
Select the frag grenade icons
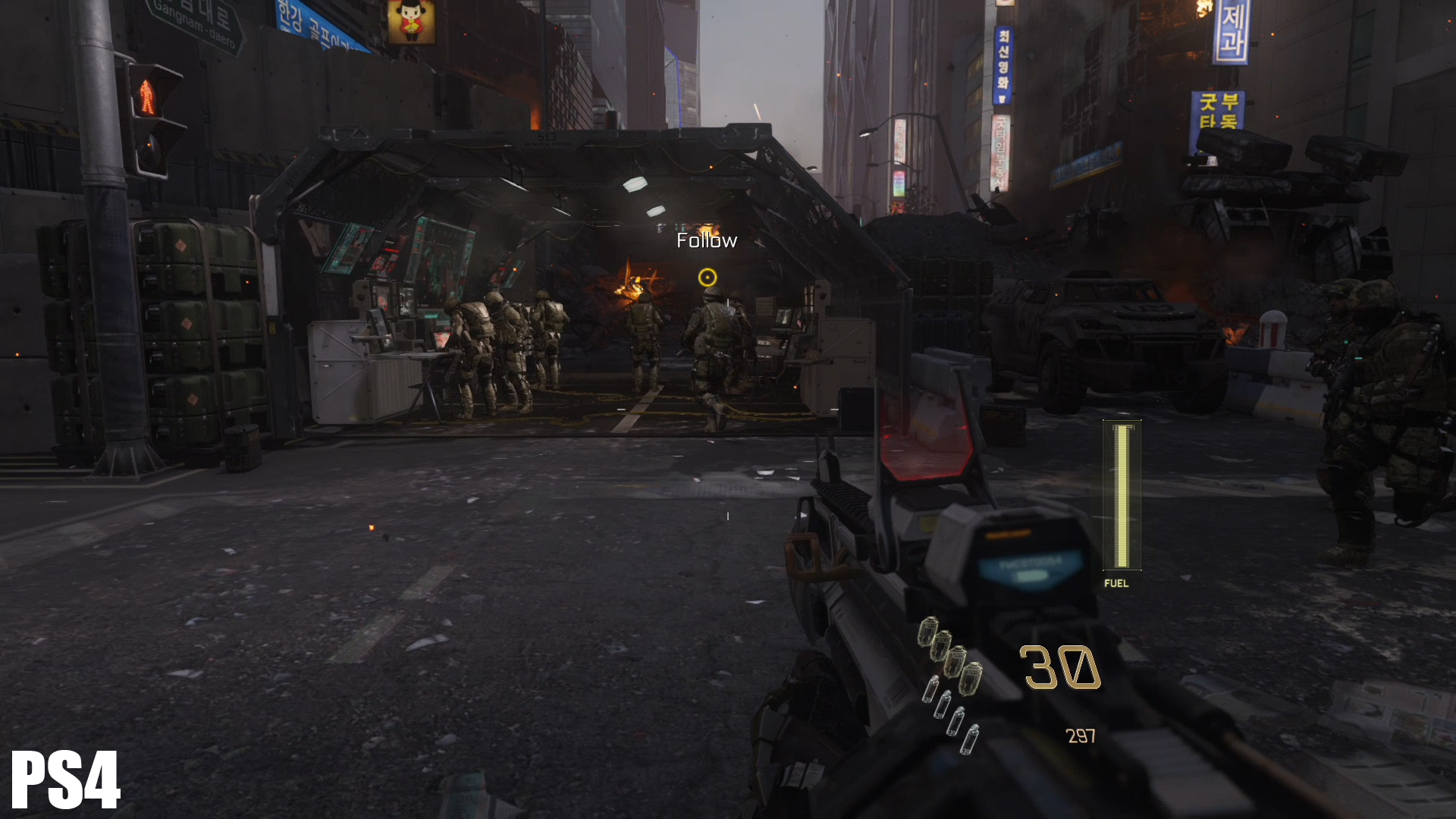[x=950, y=654]
